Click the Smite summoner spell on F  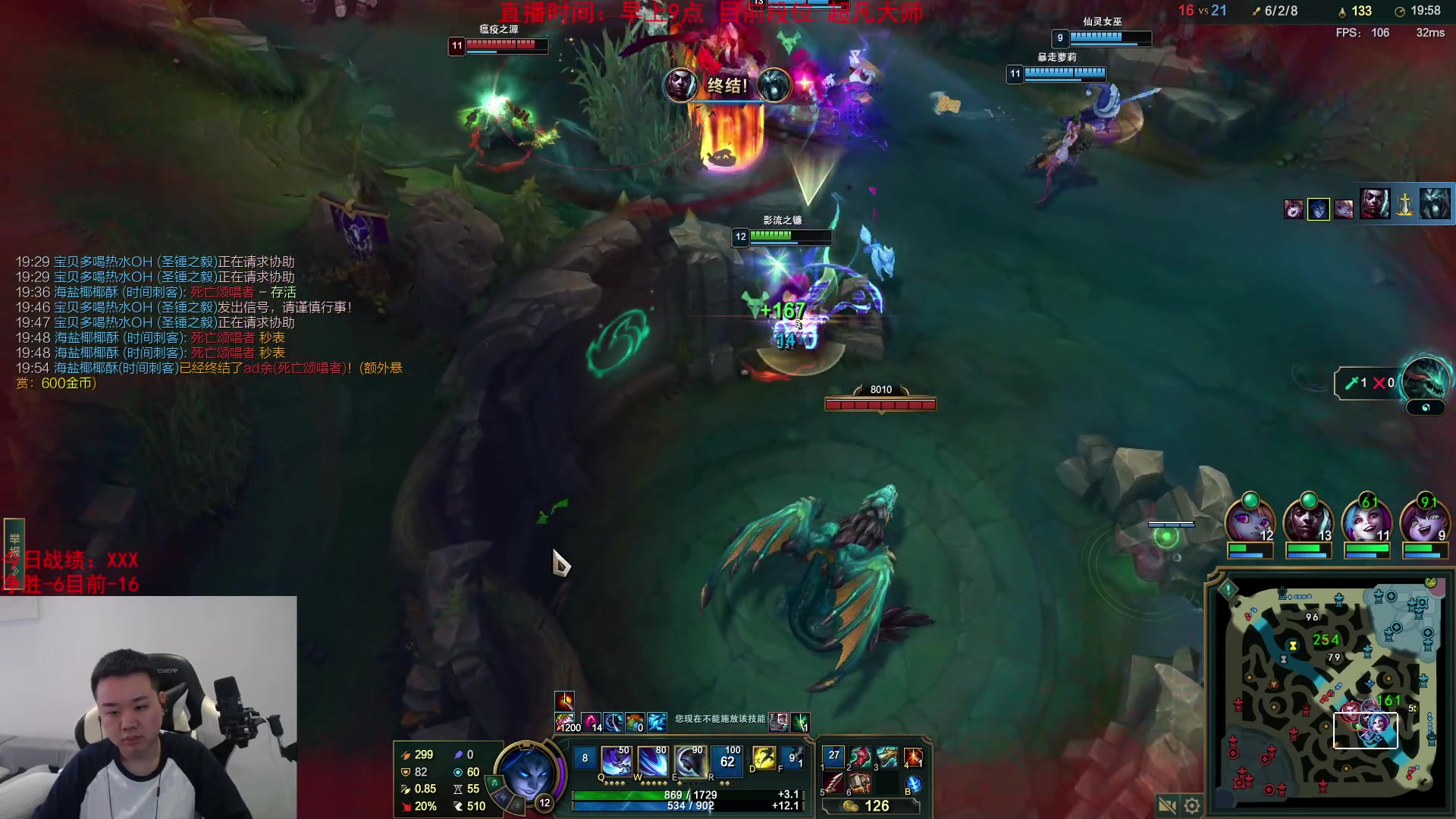pos(793,758)
